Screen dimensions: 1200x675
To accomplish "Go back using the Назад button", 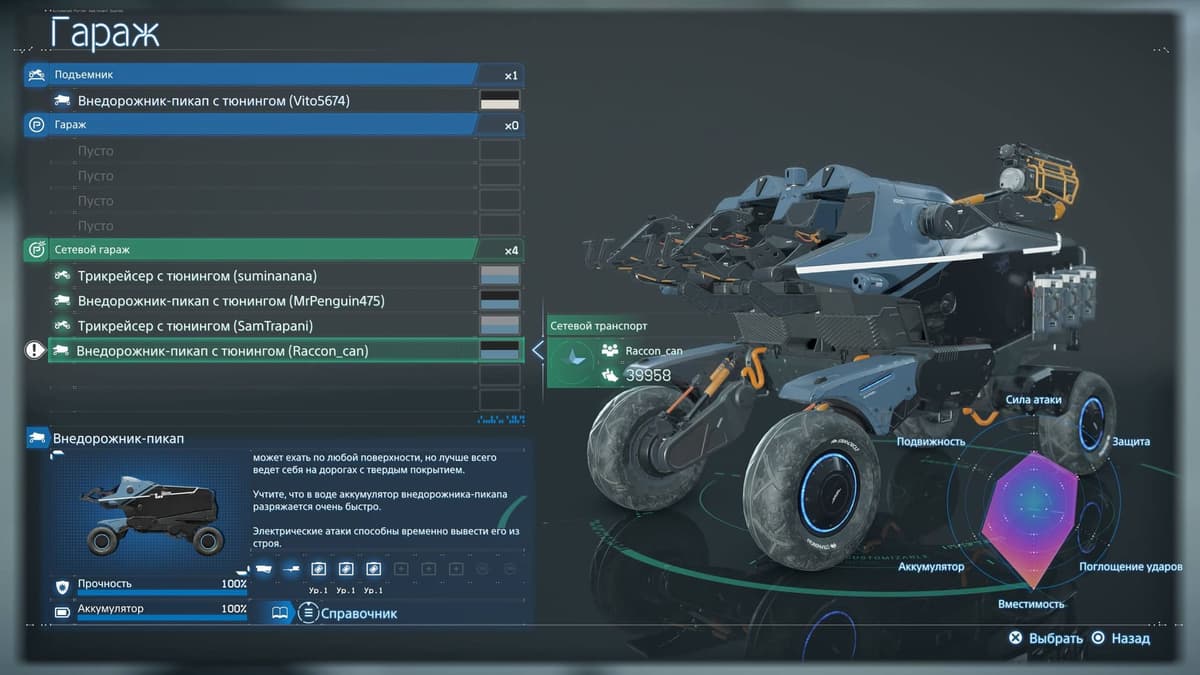I will pos(1121,638).
